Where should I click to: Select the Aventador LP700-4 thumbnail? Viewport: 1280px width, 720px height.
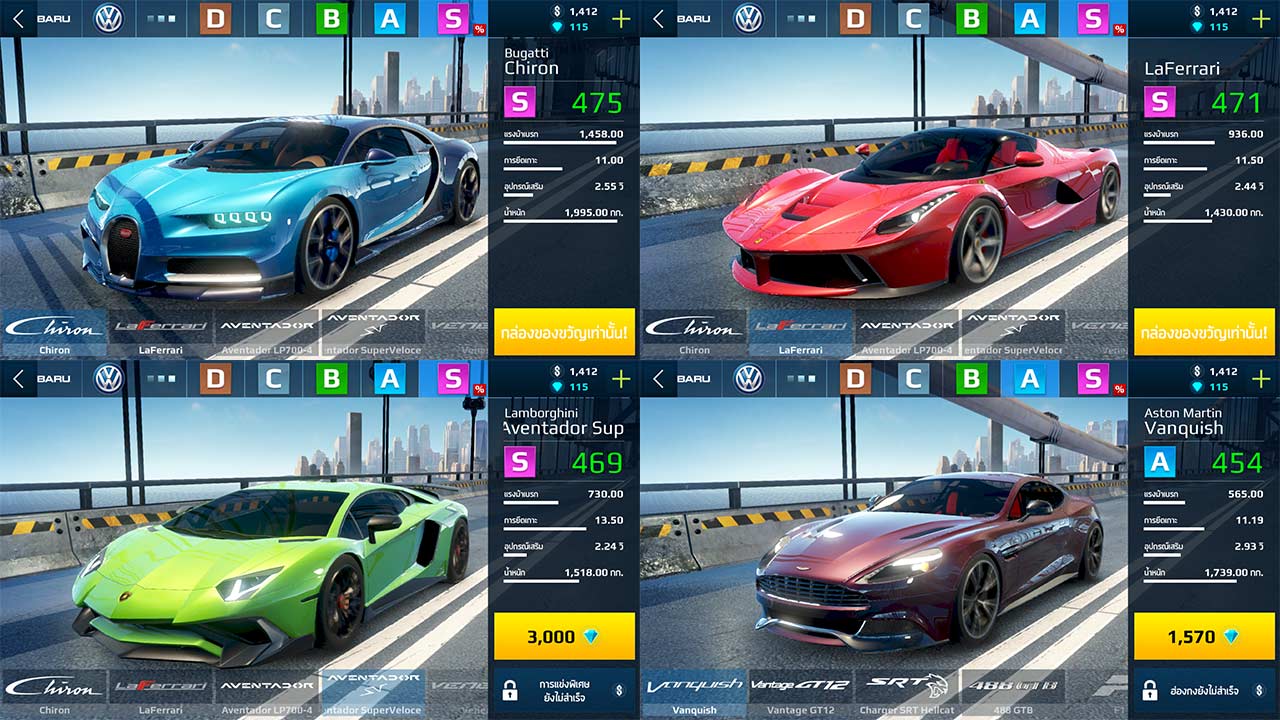[268, 332]
